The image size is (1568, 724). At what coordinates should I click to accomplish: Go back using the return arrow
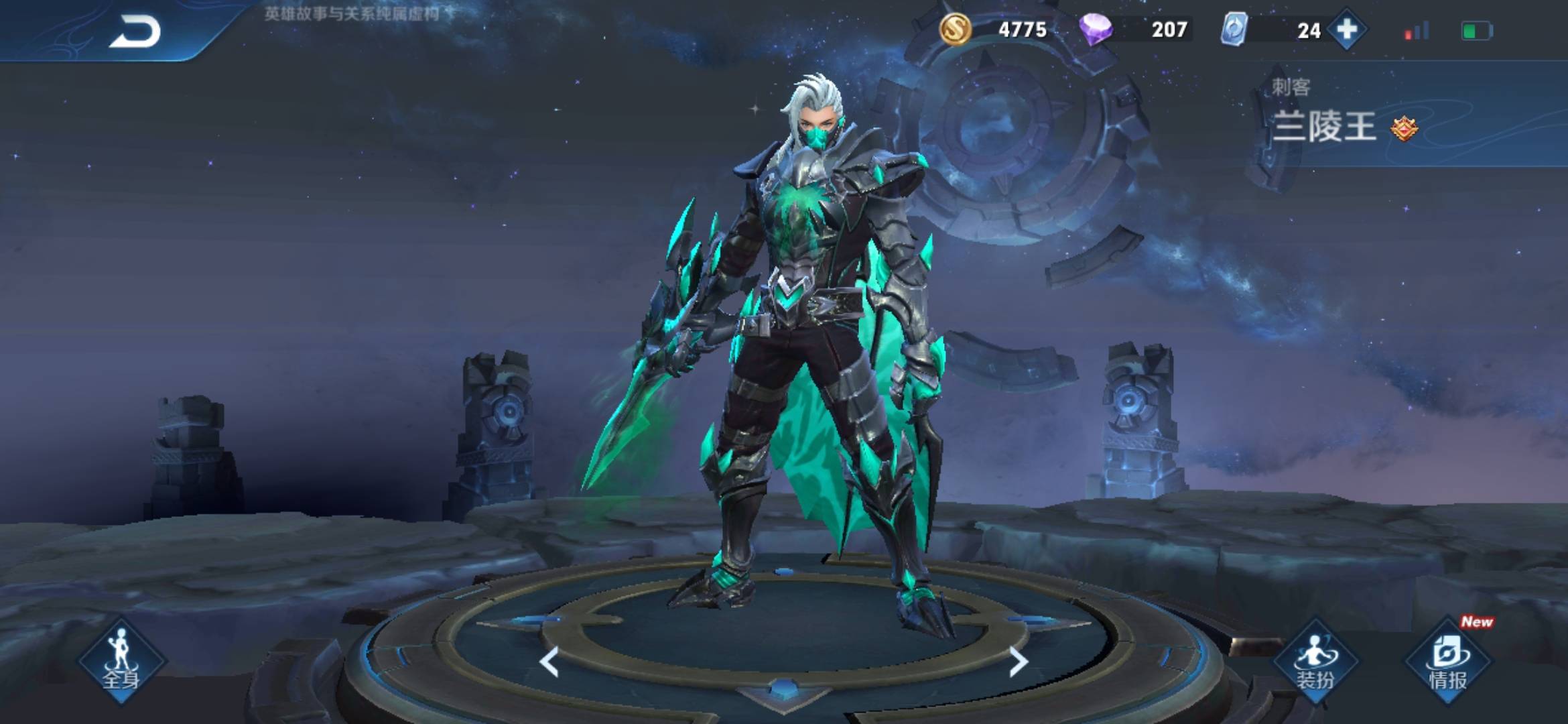(135, 31)
